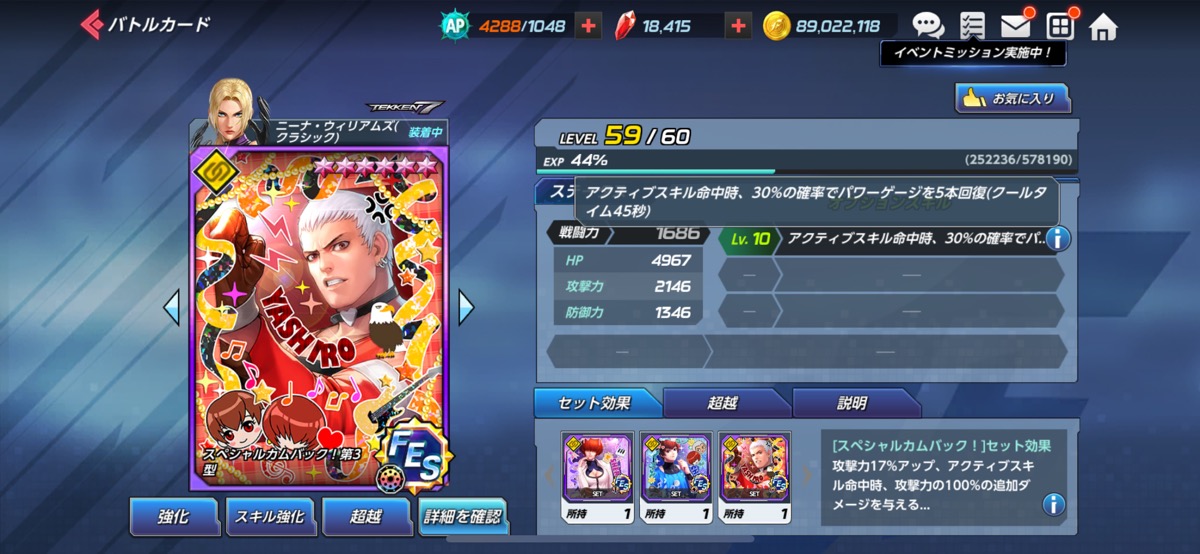Open the chat speech bubble icon
The width and height of the screenshot is (1200, 554).
(928, 26)
